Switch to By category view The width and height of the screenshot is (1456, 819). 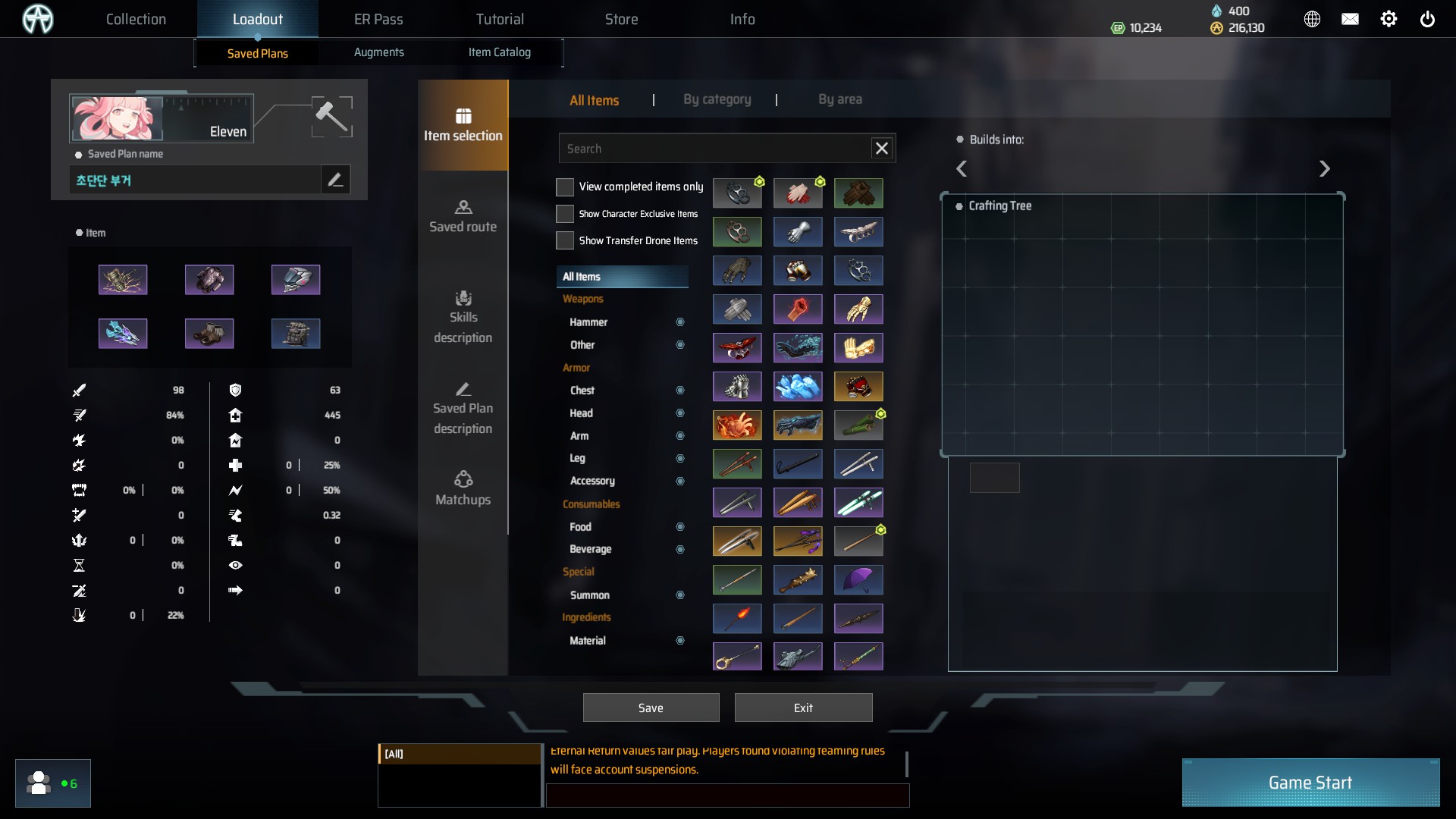717,99
